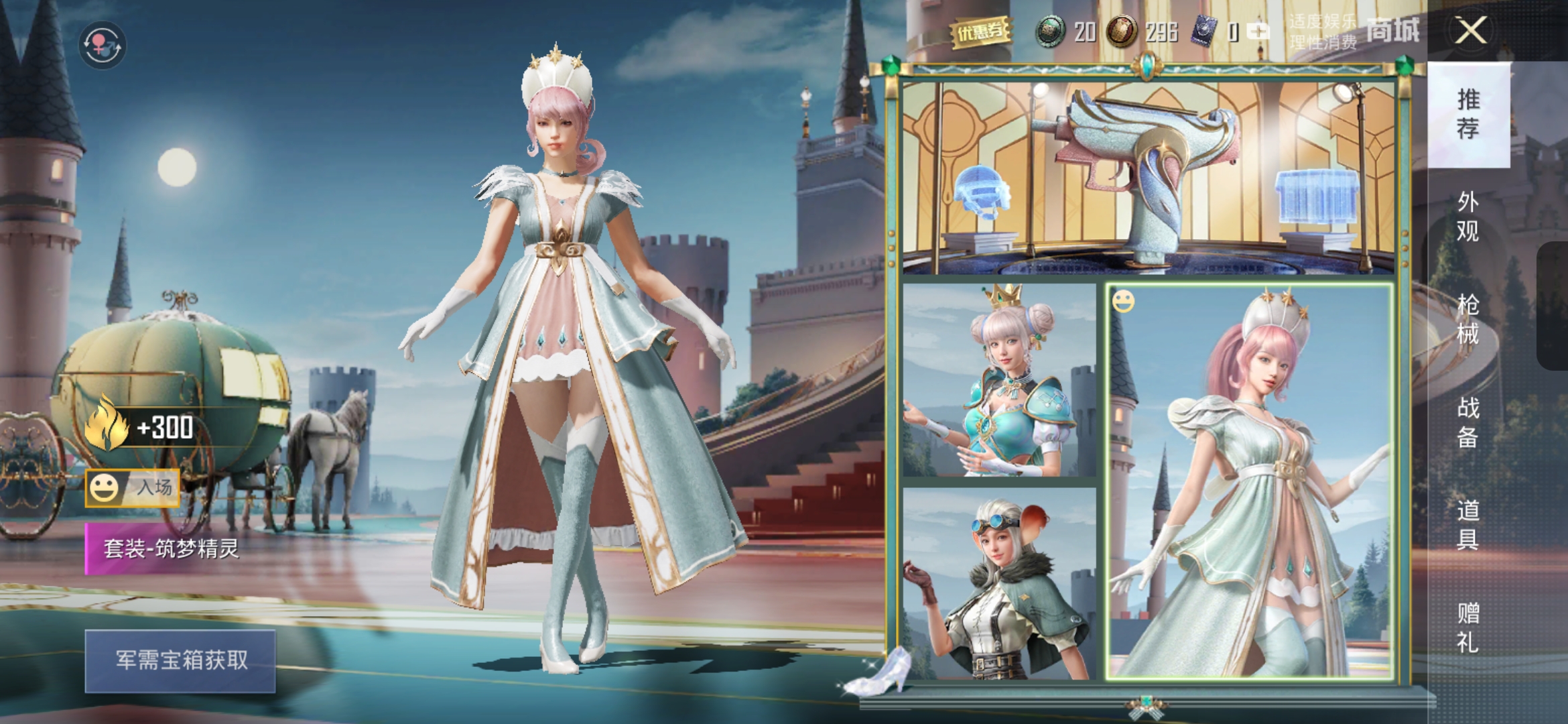Switch to the 赠礼 tab

pyautogui.click(x=1468, y=627)
